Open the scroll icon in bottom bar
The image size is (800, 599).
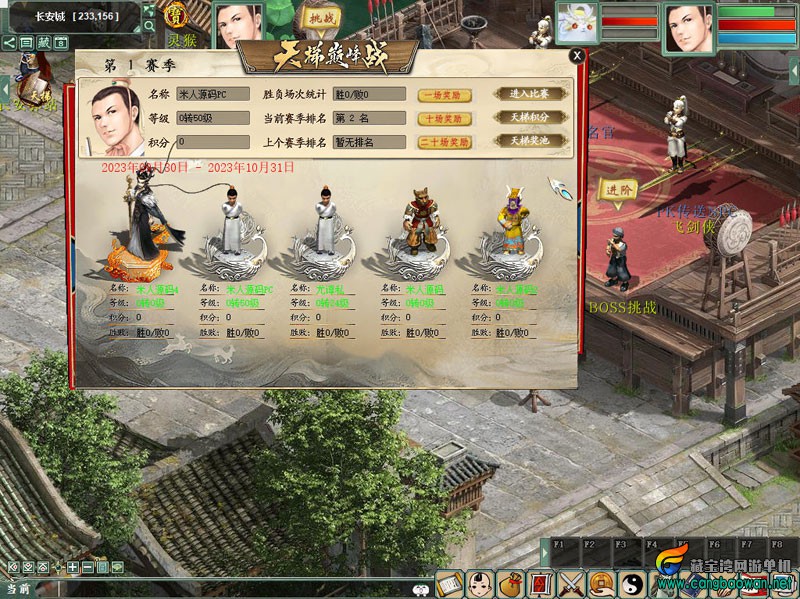(x=448, y=582)
